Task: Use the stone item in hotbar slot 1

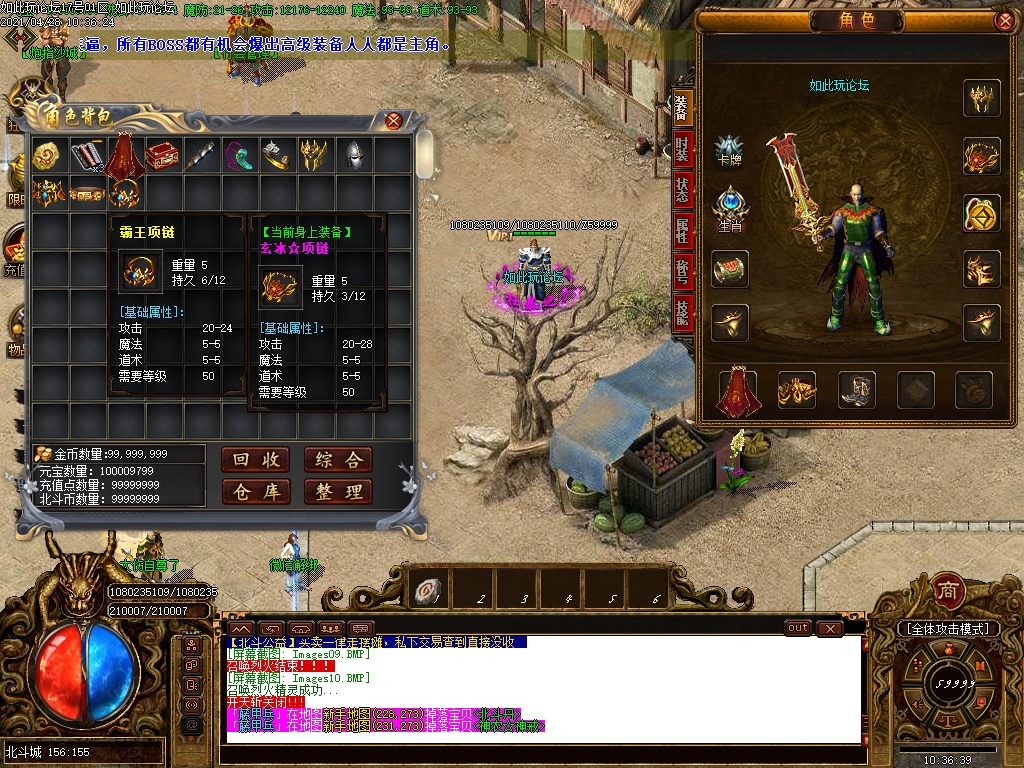Action: [x=429, y=591]
